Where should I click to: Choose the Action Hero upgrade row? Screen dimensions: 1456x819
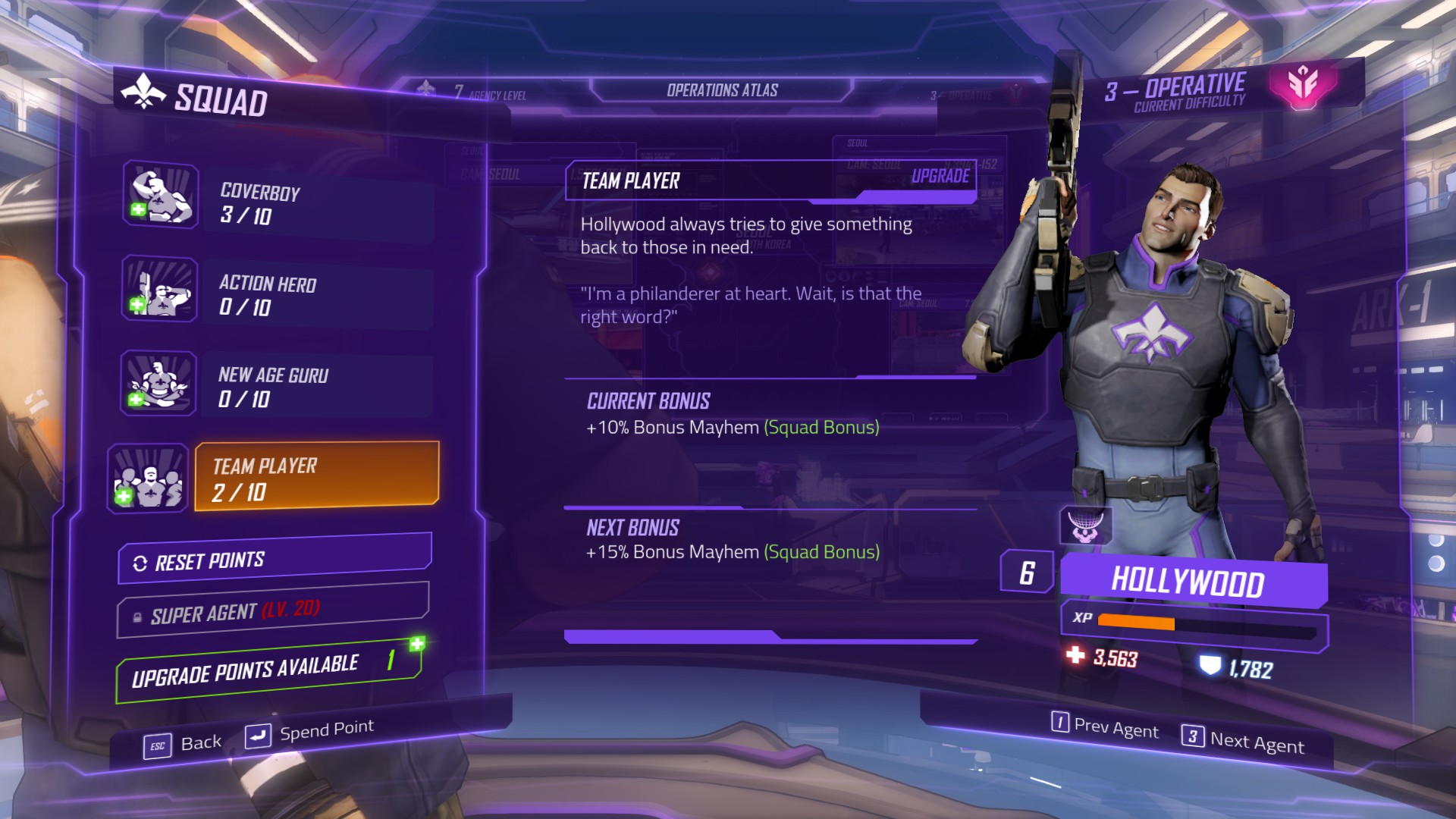click(x=317, y=296)
